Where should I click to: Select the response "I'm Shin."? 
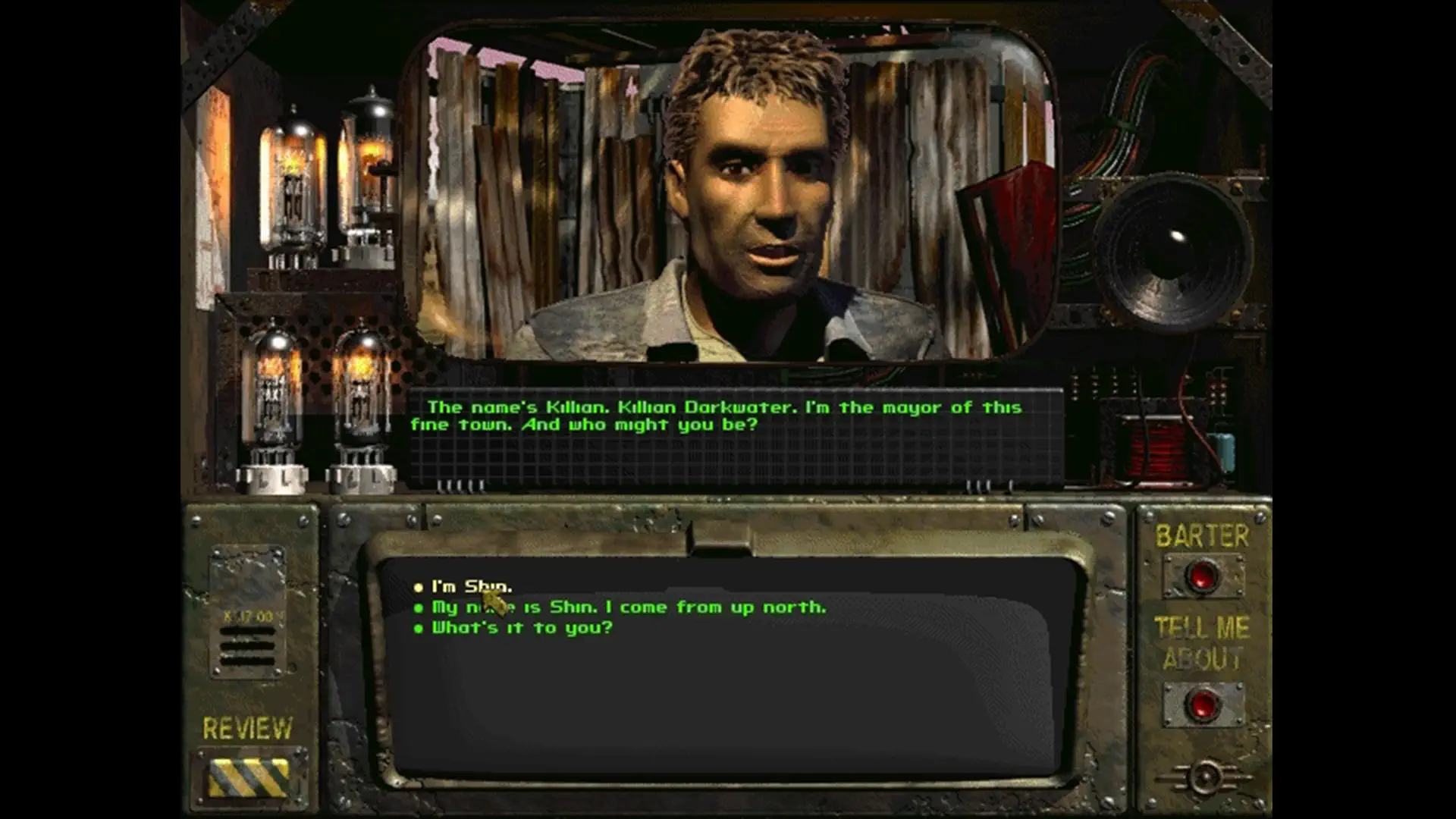pyautogui.click(x=470, y=585)
